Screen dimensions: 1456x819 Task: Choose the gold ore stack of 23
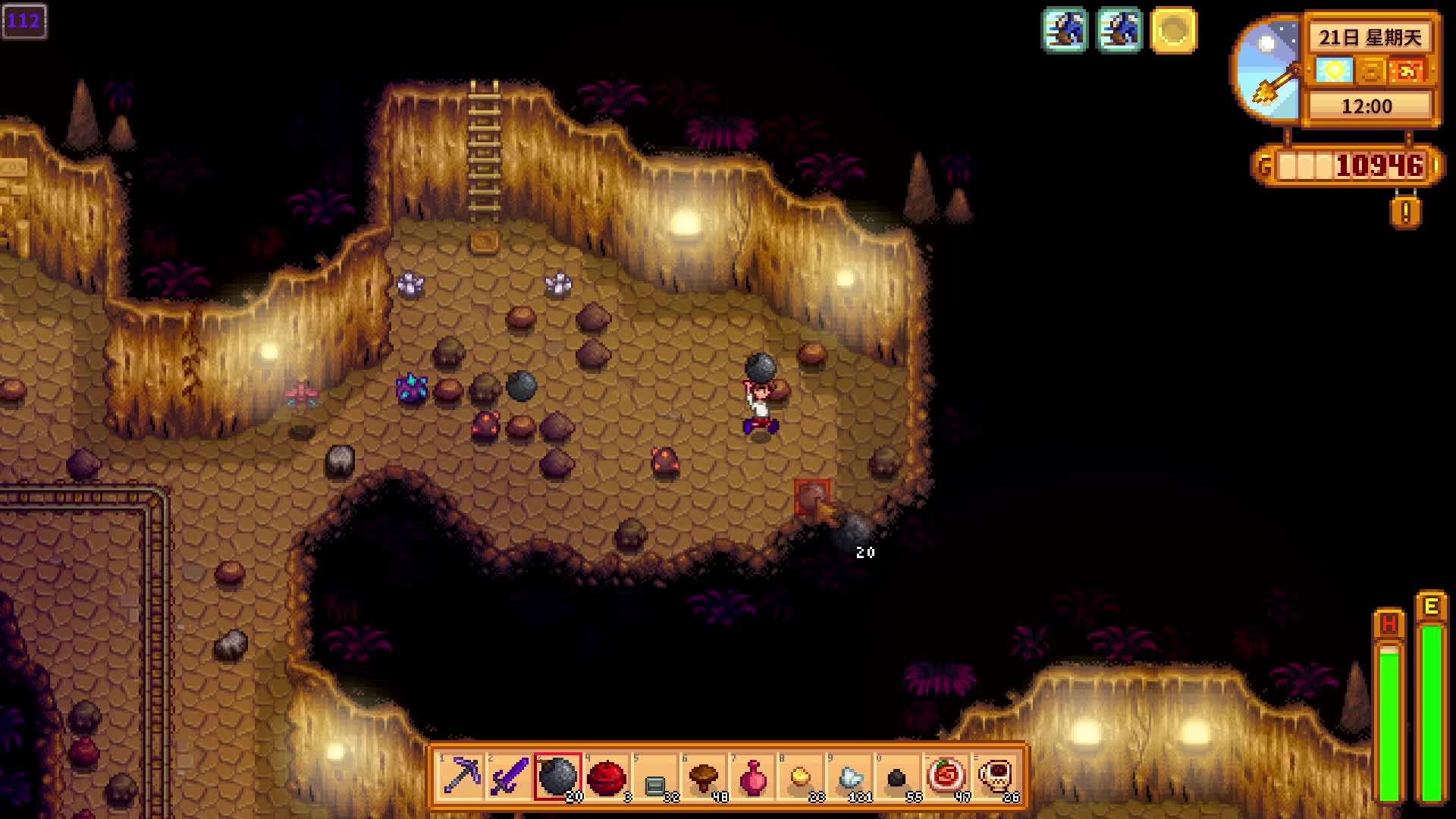tap(801, 776)
